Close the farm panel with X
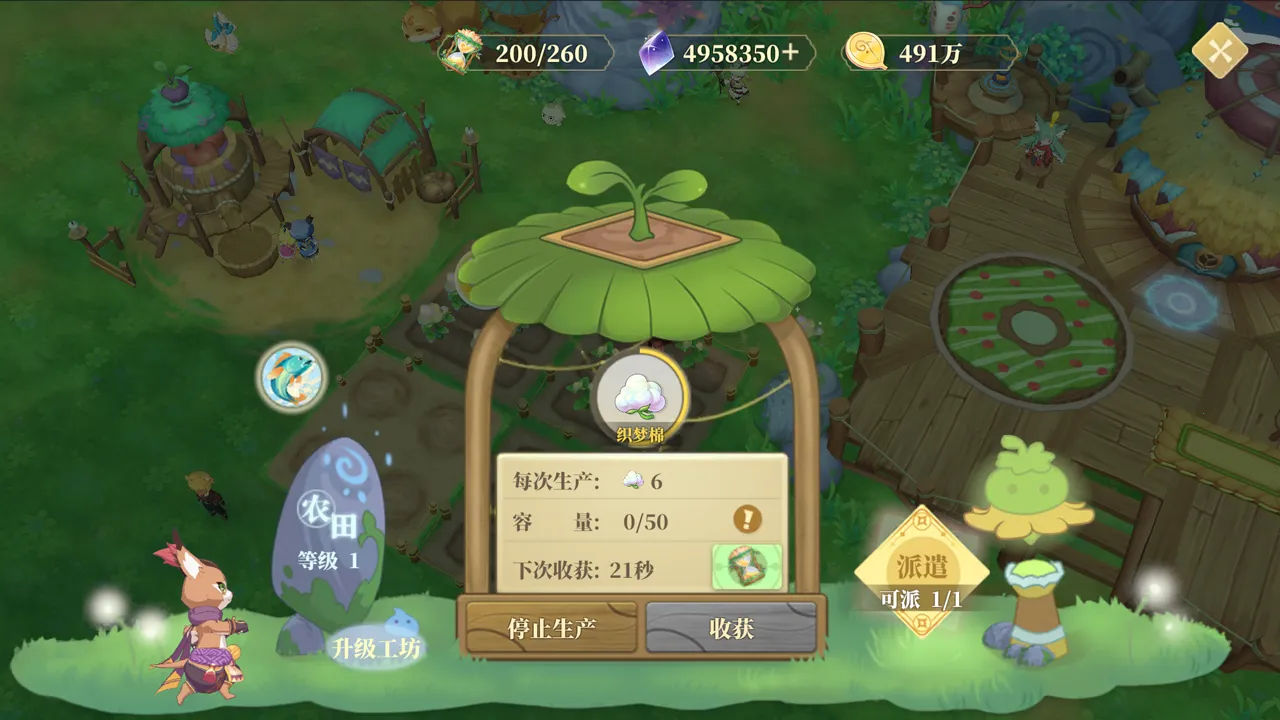Screen dimensions: 1280x720 click(x=1219, y=51)
